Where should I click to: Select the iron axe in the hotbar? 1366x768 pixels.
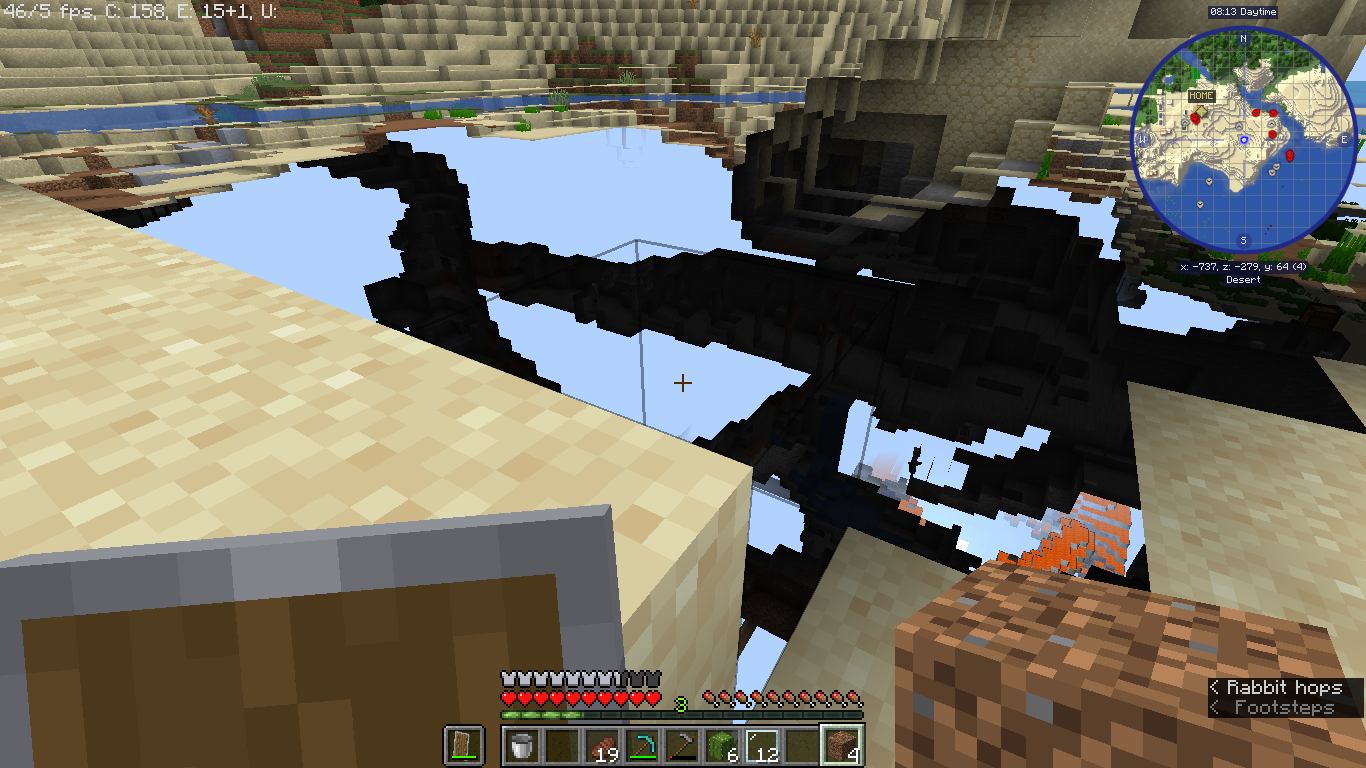pos(684,744)
